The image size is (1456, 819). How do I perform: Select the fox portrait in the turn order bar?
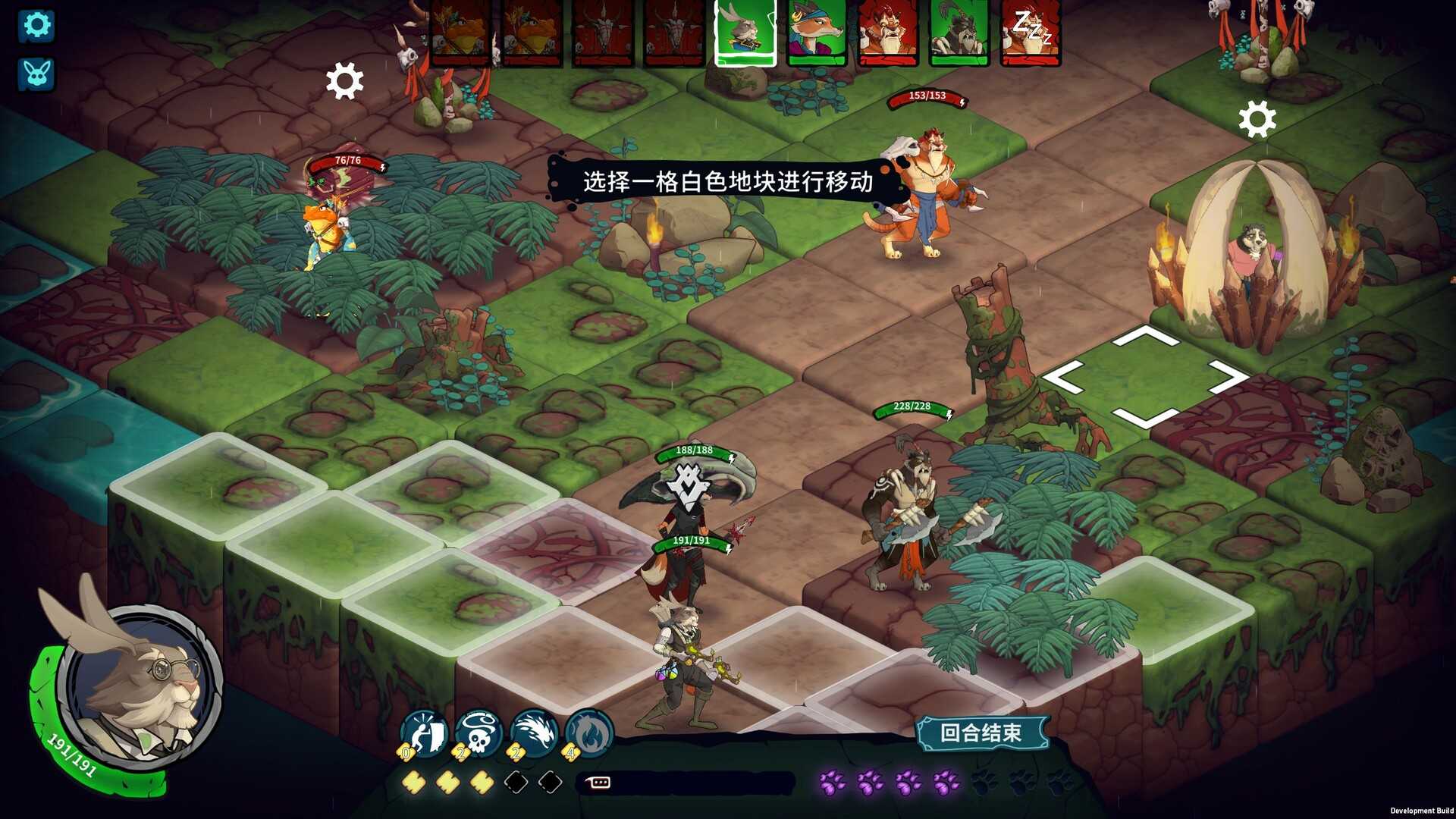(x=817, y=33)
